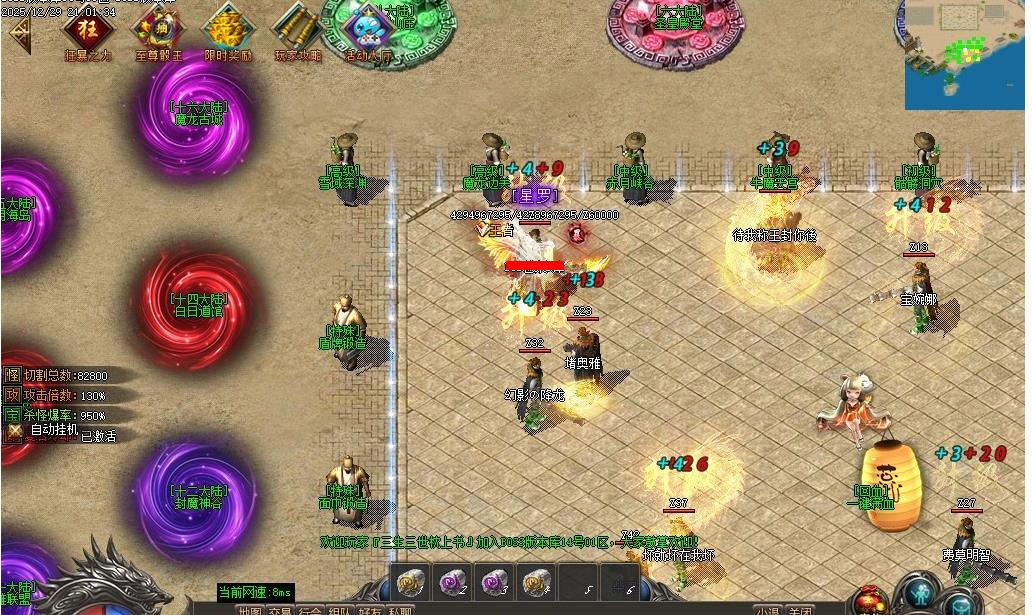Click the 关闭 close button
This screenshot has height=615, width=1032.
point(800,610)
